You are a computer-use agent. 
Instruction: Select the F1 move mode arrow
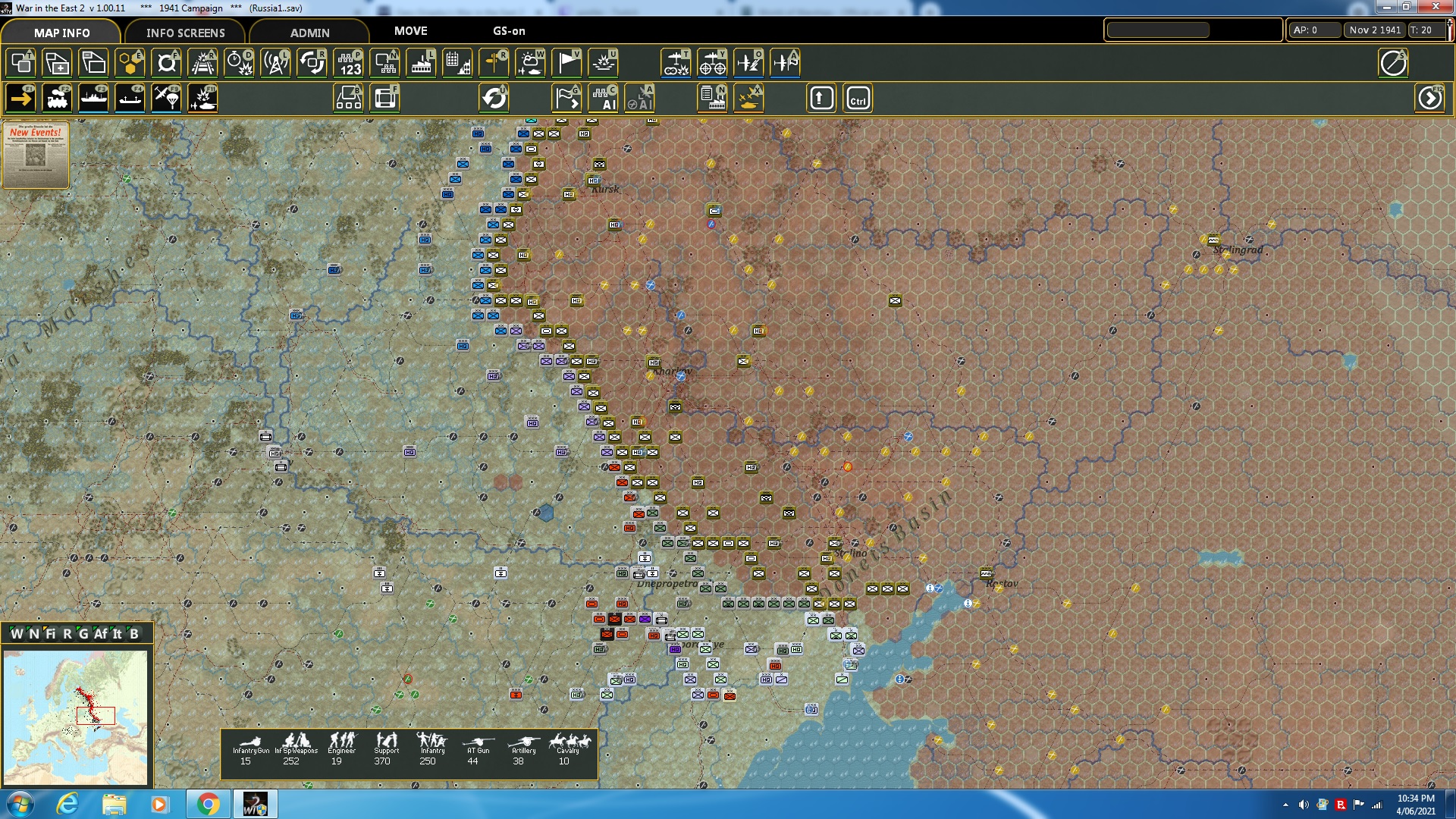(x=19, y=98)
